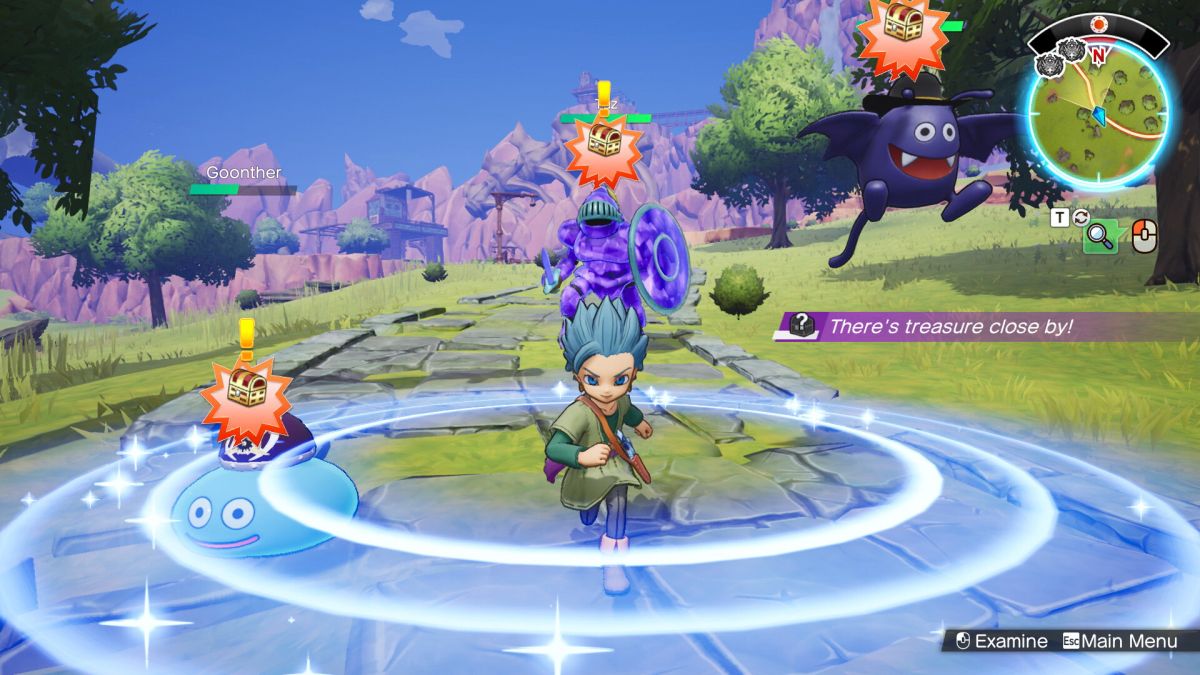Select the green magnifying glass search icon

[x=1100, y=236]
